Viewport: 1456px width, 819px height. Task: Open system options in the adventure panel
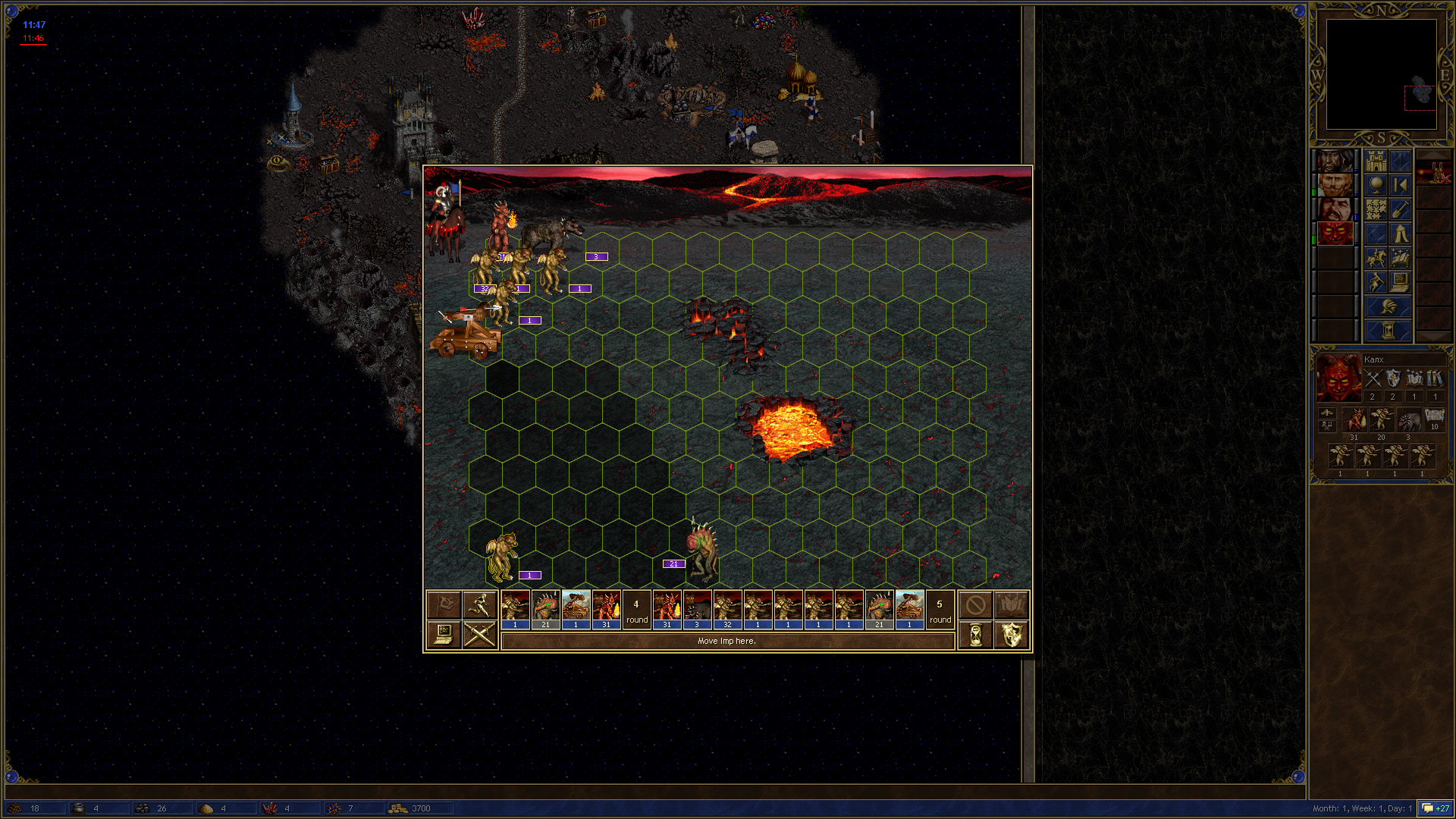point(1400,282)
